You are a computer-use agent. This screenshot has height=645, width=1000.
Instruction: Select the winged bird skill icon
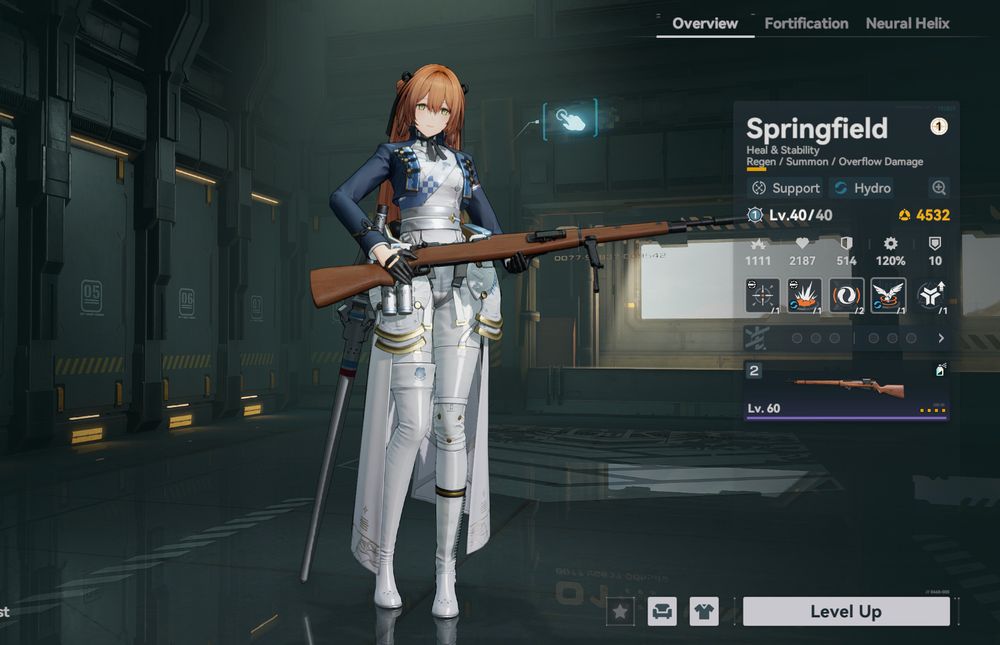click(888, 295)
